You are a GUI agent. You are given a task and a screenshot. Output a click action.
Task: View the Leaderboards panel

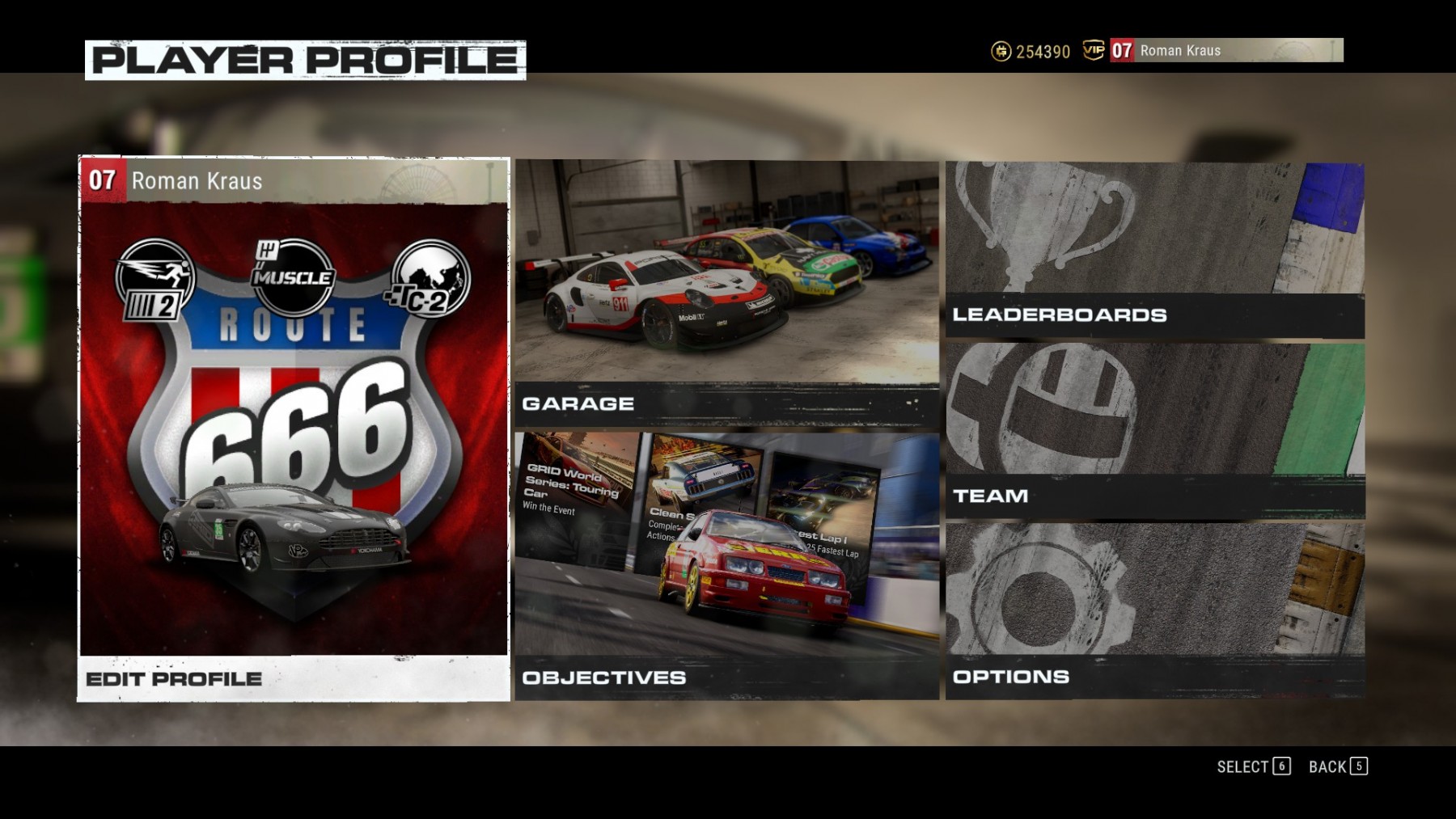[x=1154, y=250]
